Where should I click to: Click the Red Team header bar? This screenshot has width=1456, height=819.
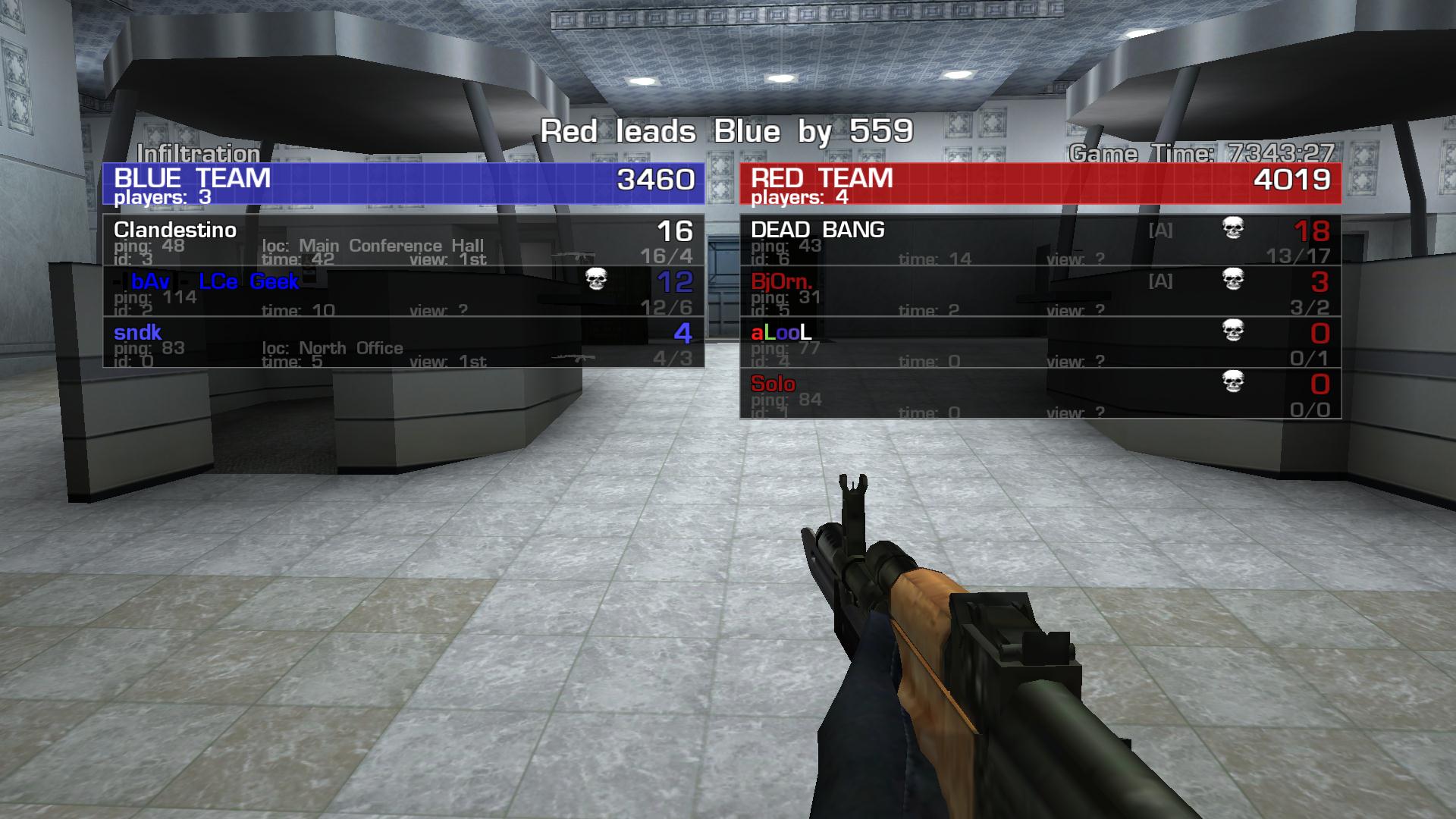click(1040, 184)
